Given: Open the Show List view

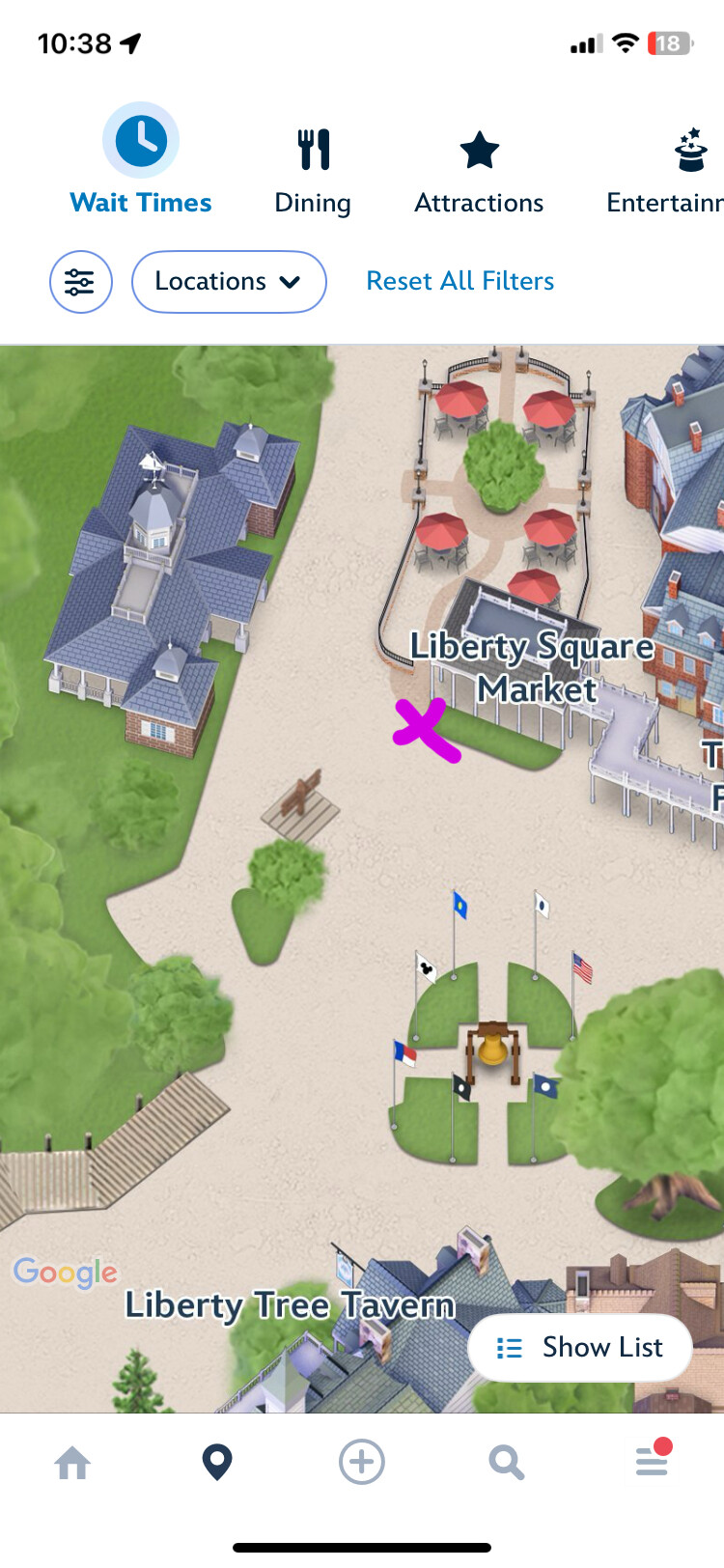Looking at the screenshot, I should [579, 1347].
